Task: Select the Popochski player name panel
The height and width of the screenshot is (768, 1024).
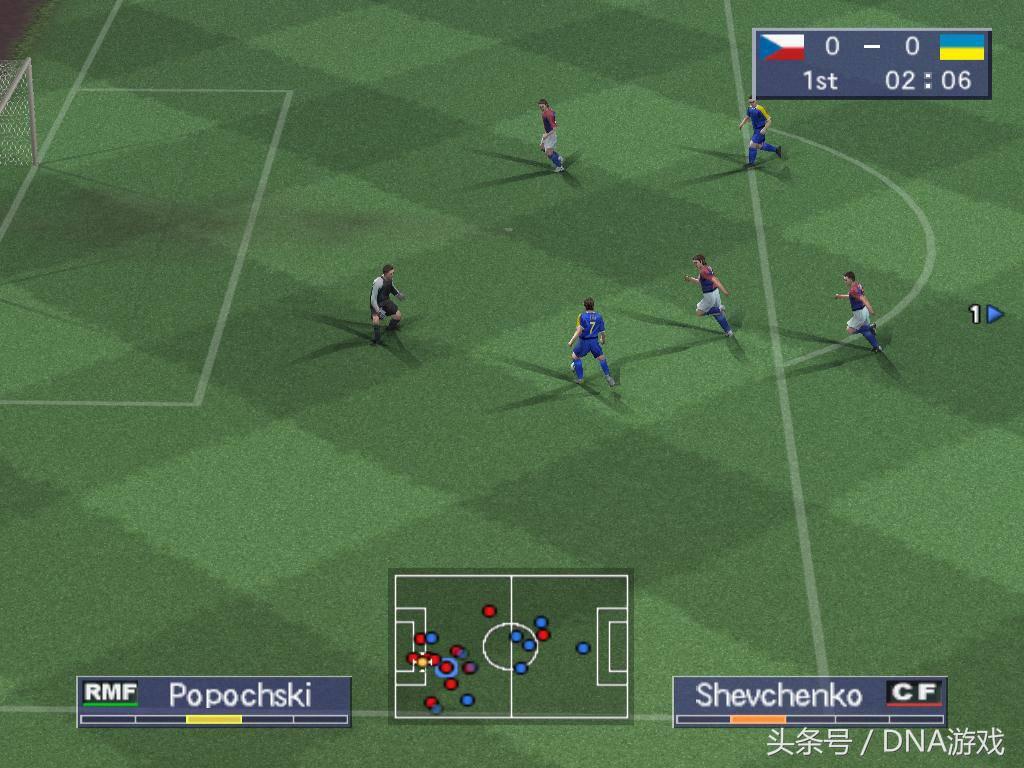Action: pos(214,700)
